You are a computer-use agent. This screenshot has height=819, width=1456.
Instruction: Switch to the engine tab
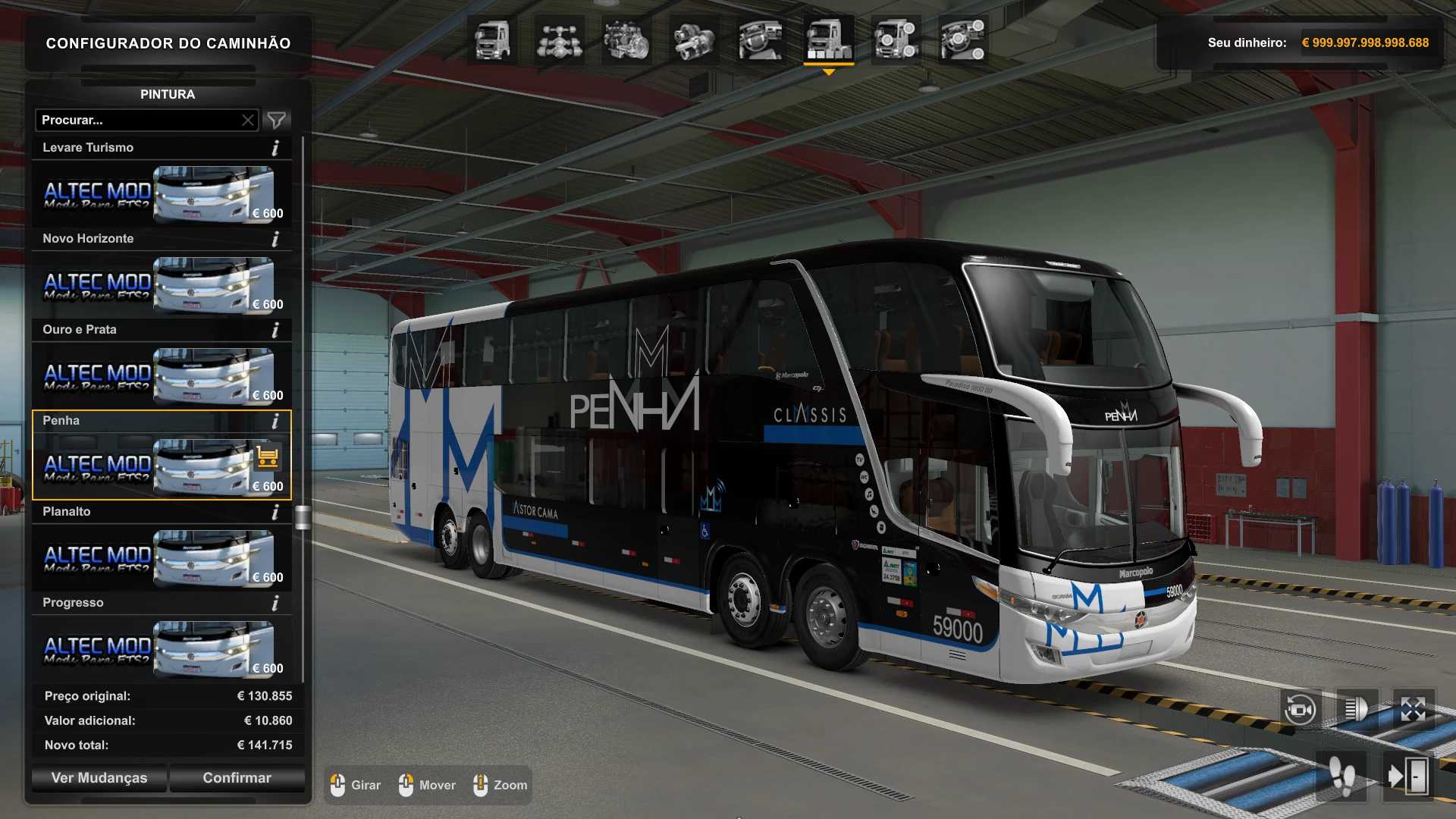pos(626,40)
